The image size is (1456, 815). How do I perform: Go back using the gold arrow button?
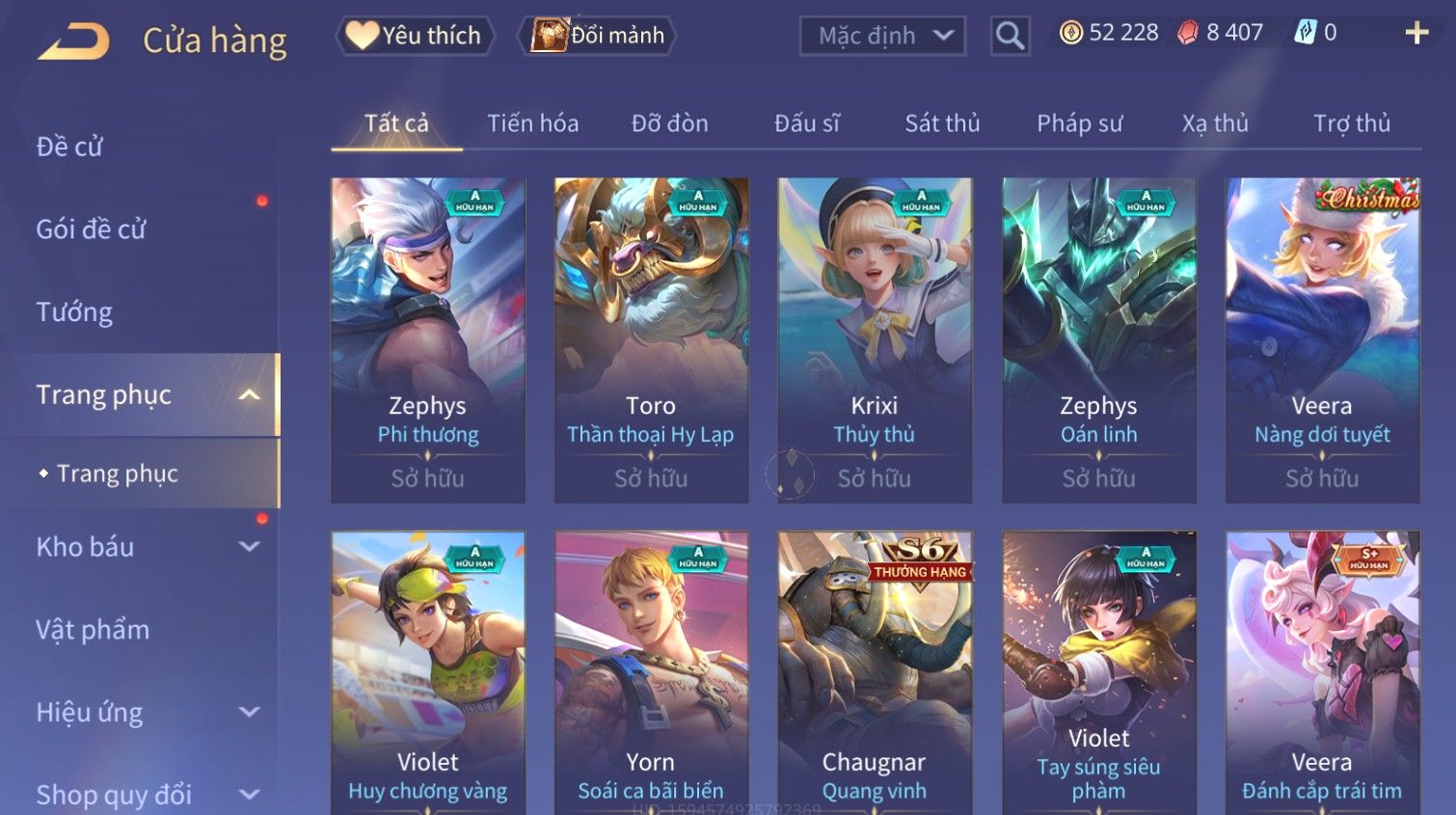(x=74, y=41)
